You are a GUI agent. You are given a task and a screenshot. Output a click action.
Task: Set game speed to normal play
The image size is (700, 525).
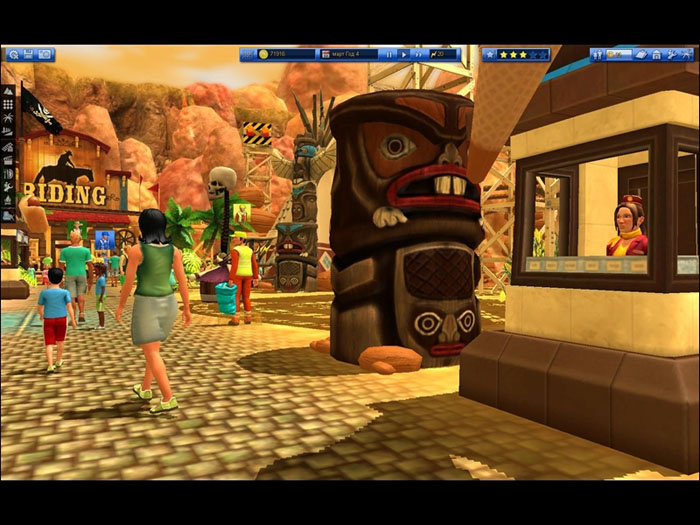(403, 54)
